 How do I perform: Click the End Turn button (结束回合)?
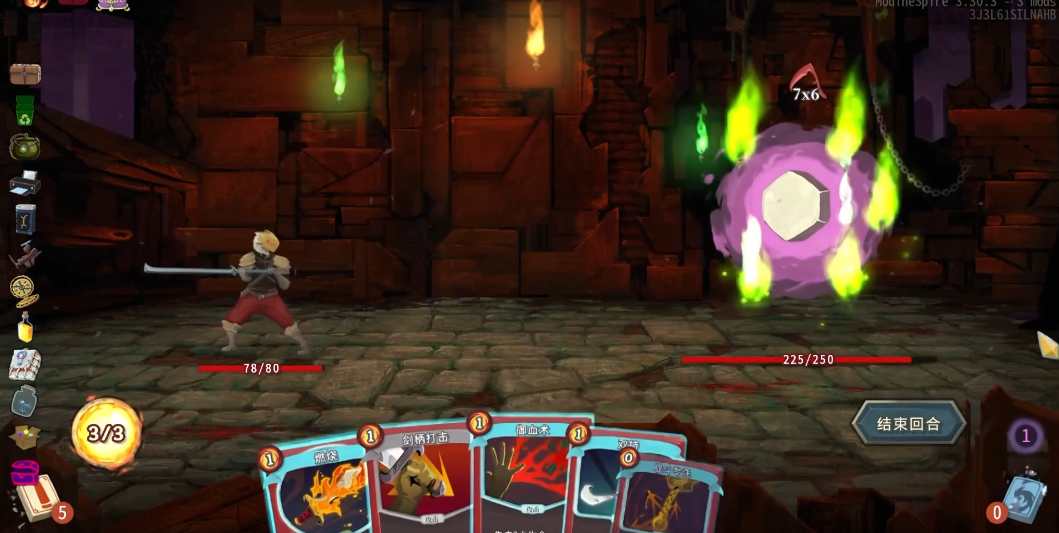click(x=908, y=423)
